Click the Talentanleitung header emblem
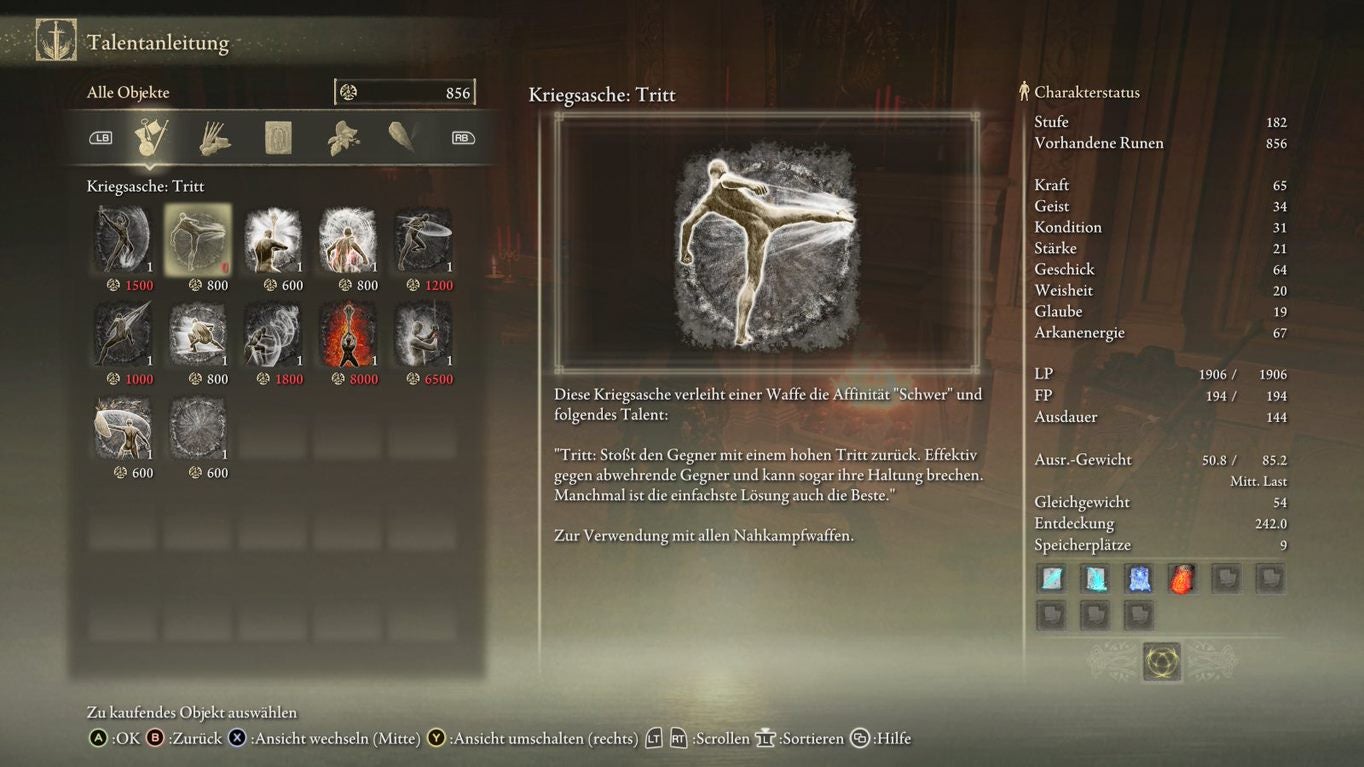 tap(56, 41)
